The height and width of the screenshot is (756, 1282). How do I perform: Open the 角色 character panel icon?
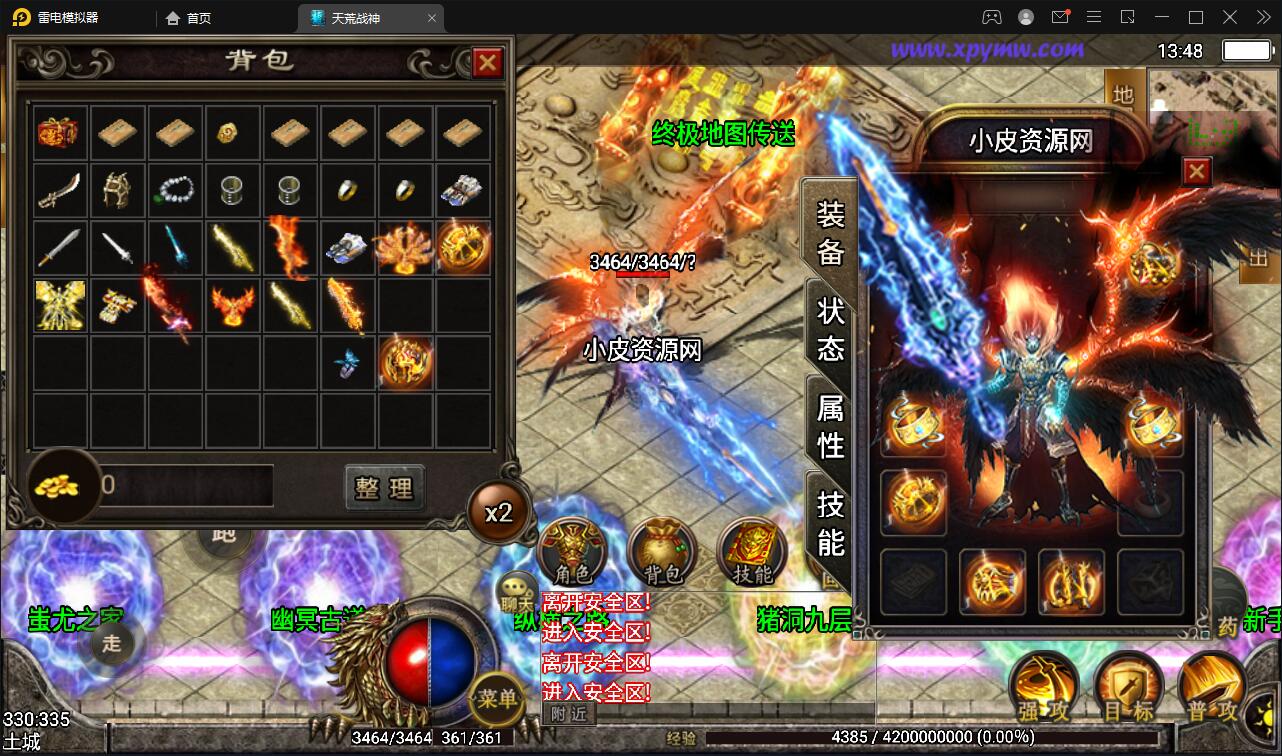click(x=572, y=551)
